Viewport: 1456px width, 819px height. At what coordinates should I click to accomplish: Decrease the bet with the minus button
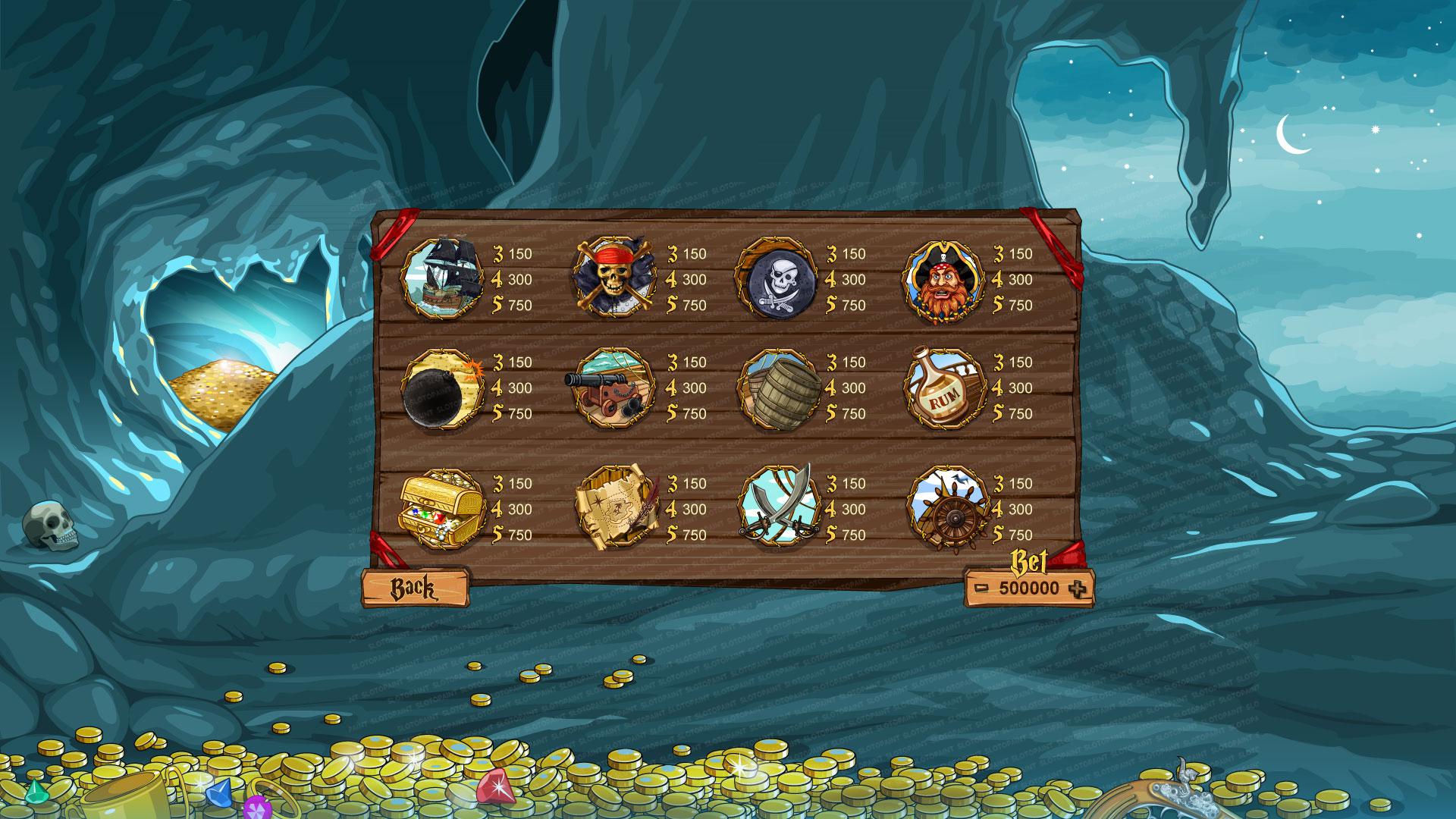tap(982, 588)
